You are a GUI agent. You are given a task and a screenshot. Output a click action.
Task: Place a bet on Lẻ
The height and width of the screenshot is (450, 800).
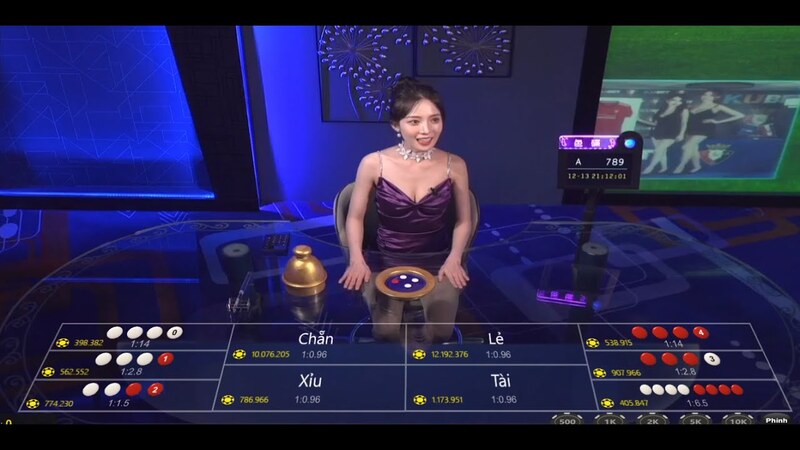coord(495,344)
